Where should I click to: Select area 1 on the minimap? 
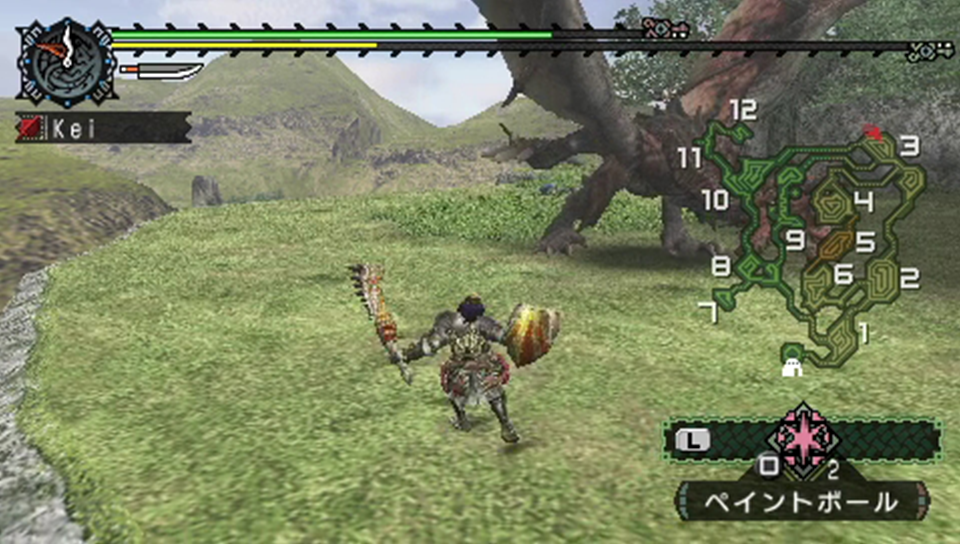[864, 329]
